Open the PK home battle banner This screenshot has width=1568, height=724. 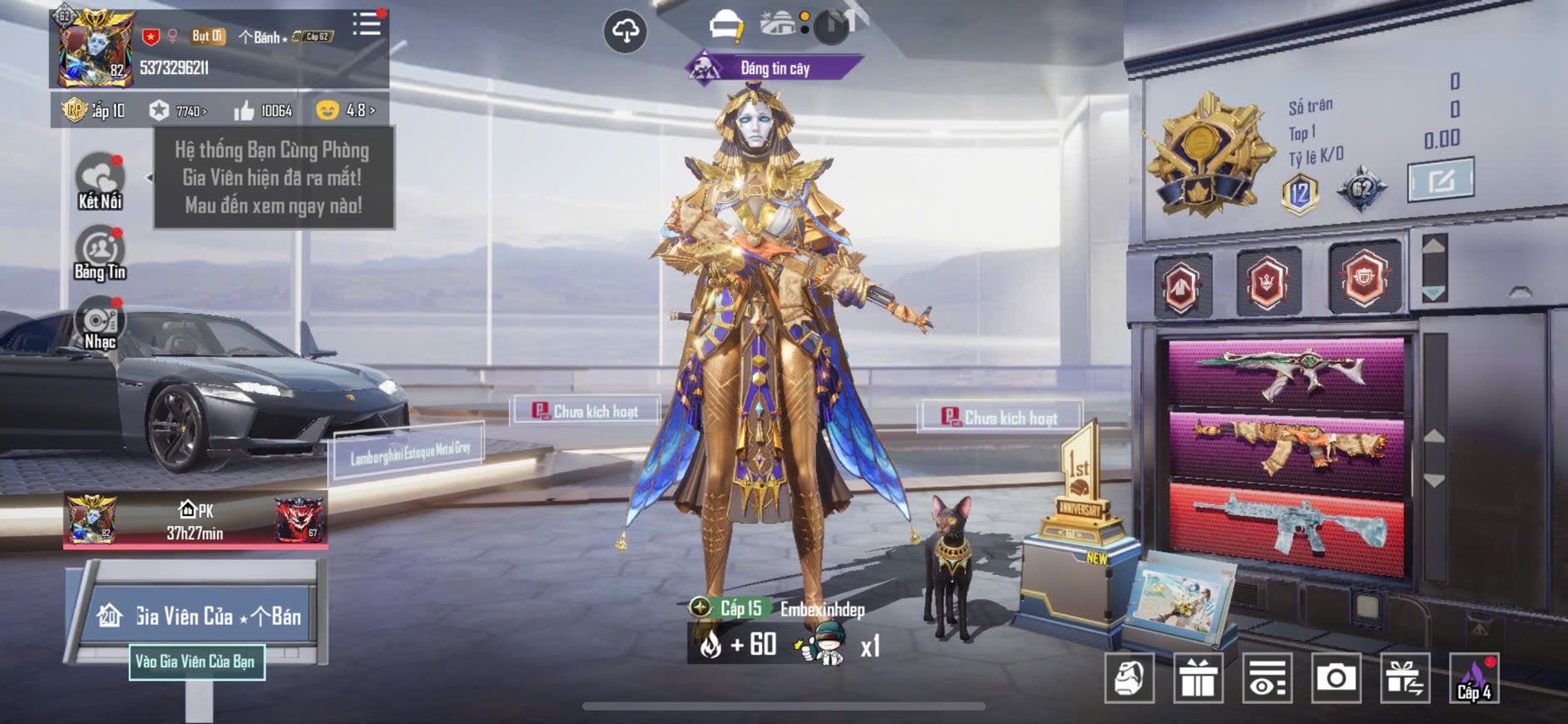click(195, 521)
